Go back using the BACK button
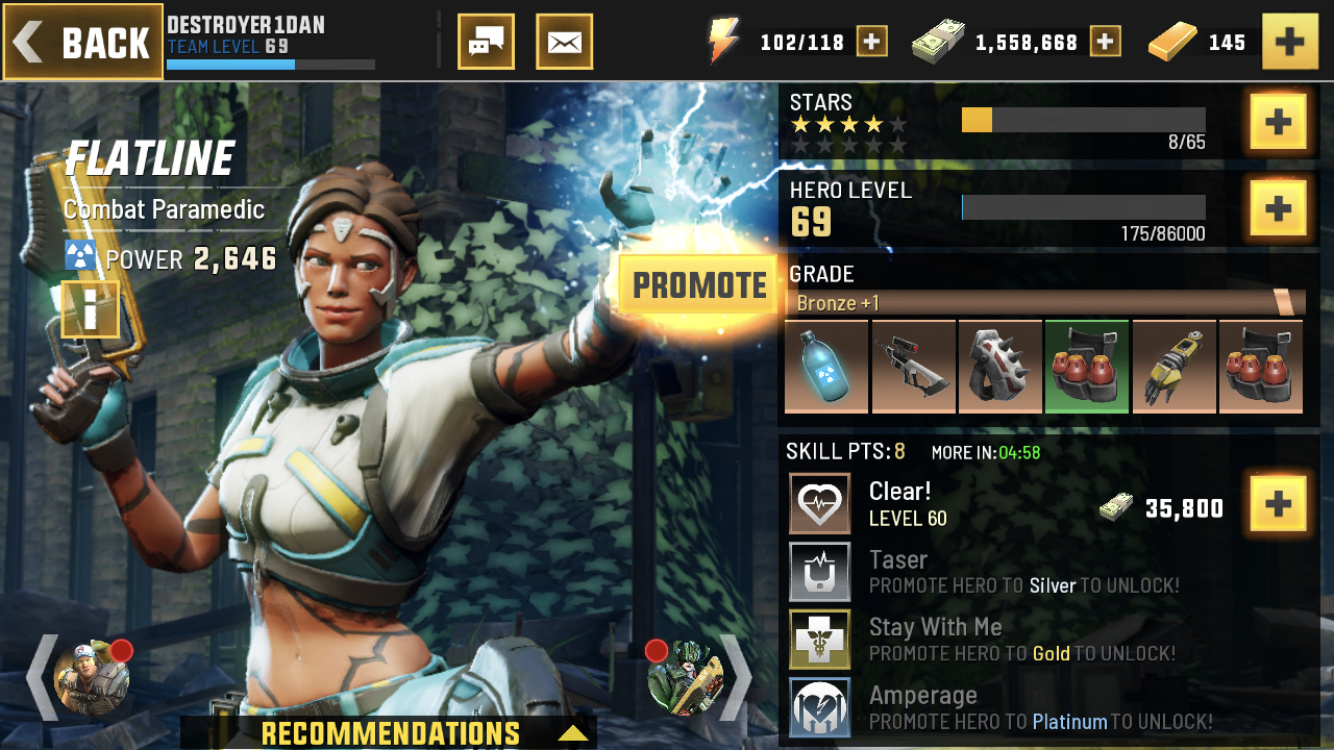 [x=83, y=42]
